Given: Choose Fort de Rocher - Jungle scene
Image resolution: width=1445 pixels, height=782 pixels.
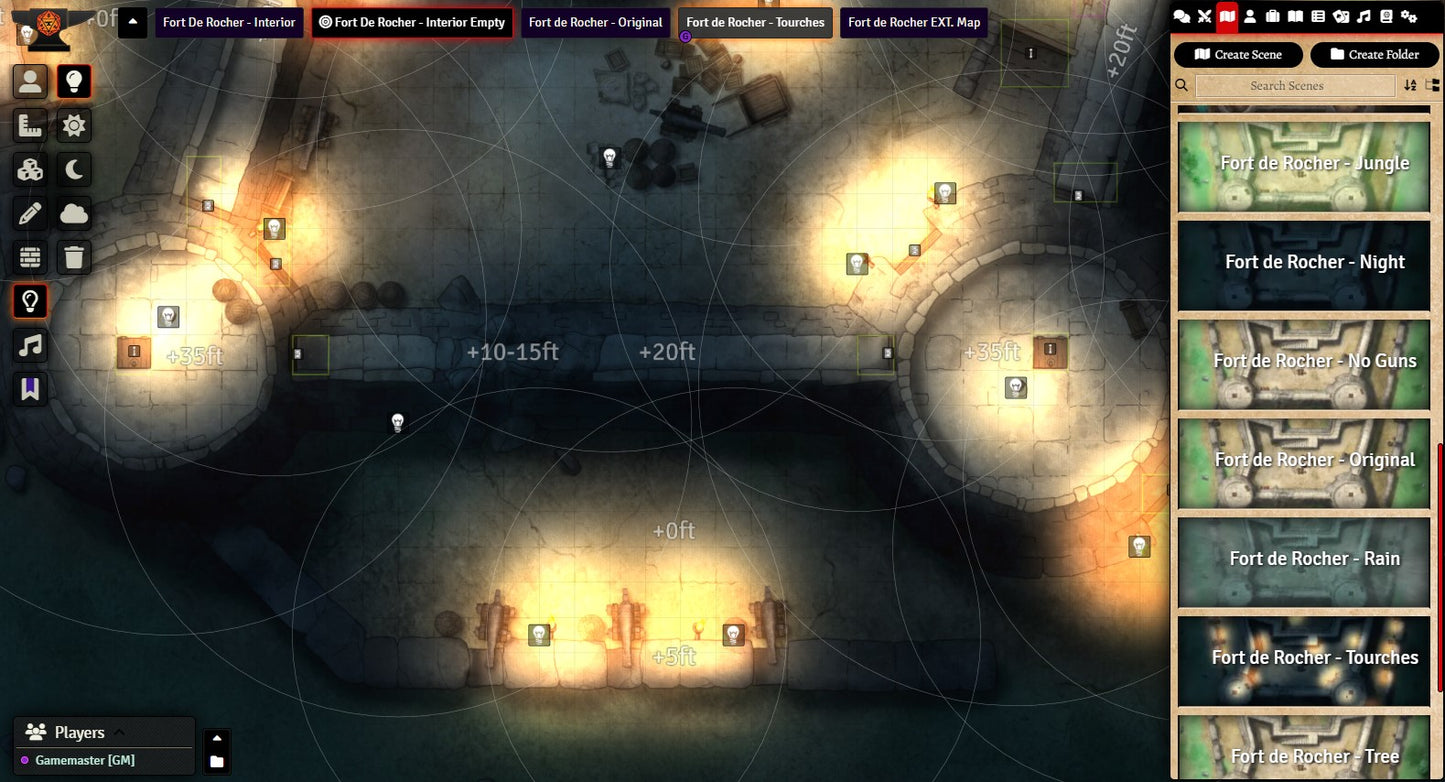Looking at the screenshot, I should (1304, 166).
